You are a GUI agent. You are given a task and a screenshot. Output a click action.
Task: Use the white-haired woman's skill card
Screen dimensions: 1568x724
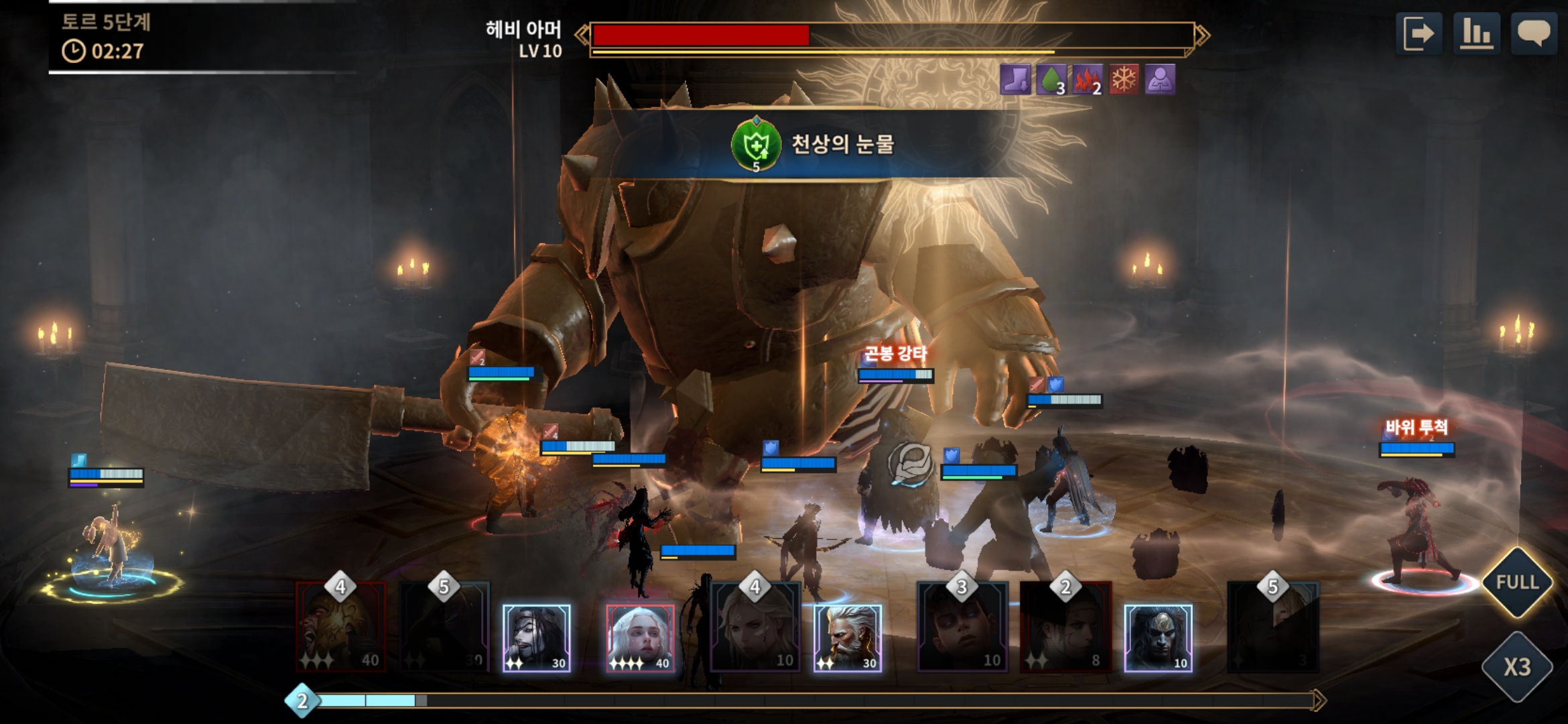point(640,638)
